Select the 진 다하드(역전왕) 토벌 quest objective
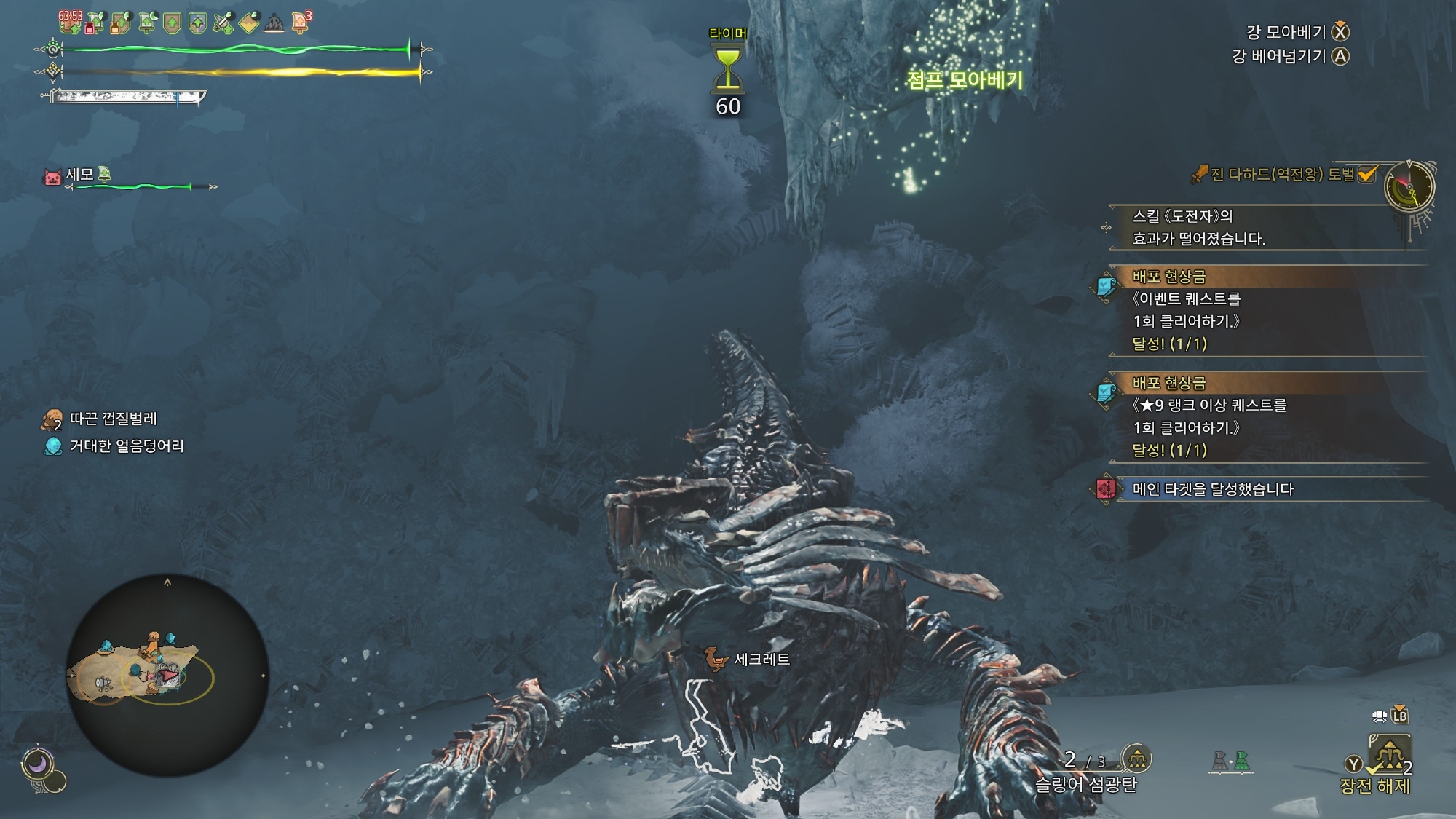The image size is (1456, 819). point(1281,175)
